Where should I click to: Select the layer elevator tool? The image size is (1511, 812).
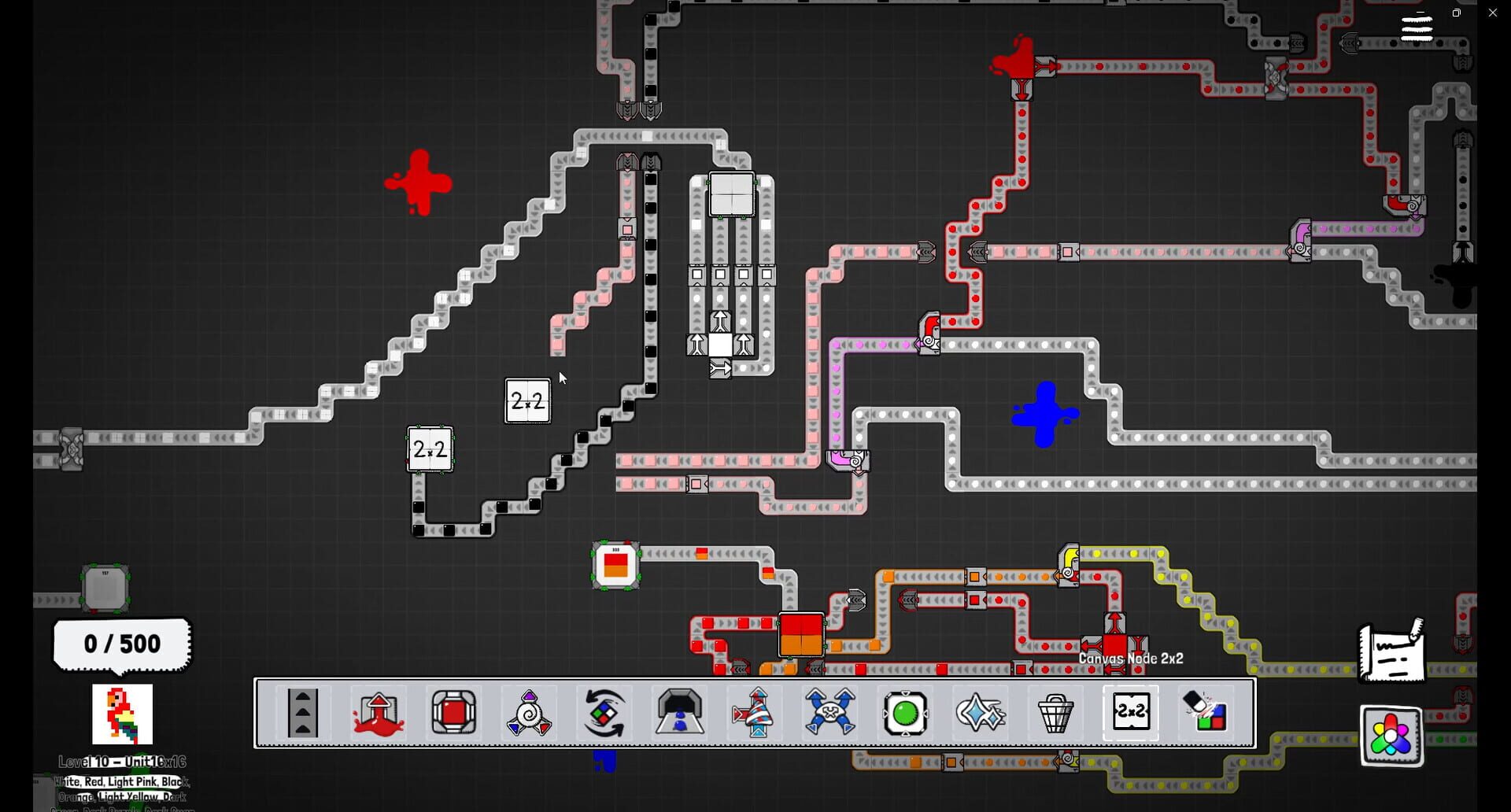(303, 713)
